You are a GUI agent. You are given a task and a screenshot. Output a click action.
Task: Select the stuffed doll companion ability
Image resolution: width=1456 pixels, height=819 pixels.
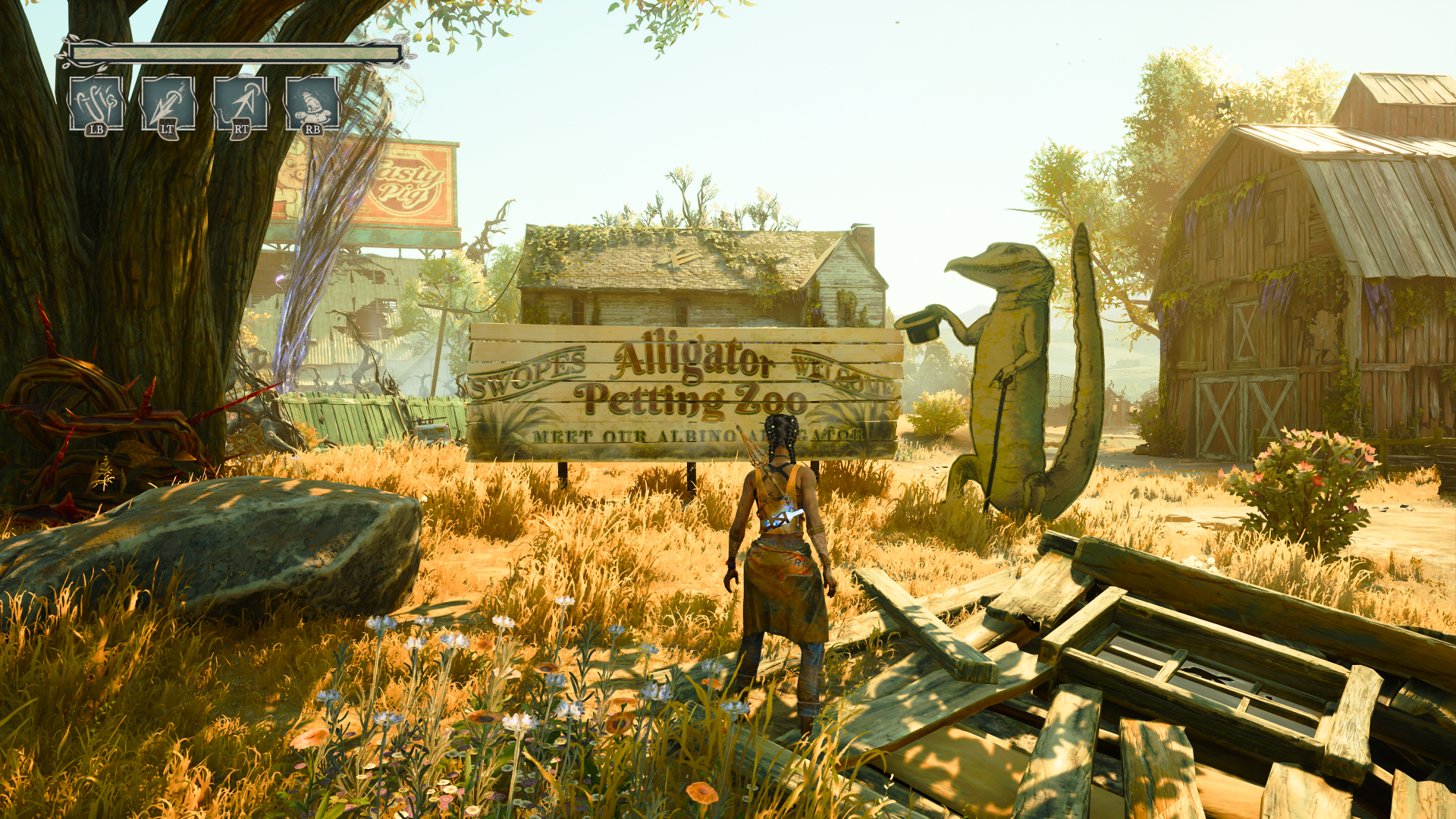pos(312,104)
